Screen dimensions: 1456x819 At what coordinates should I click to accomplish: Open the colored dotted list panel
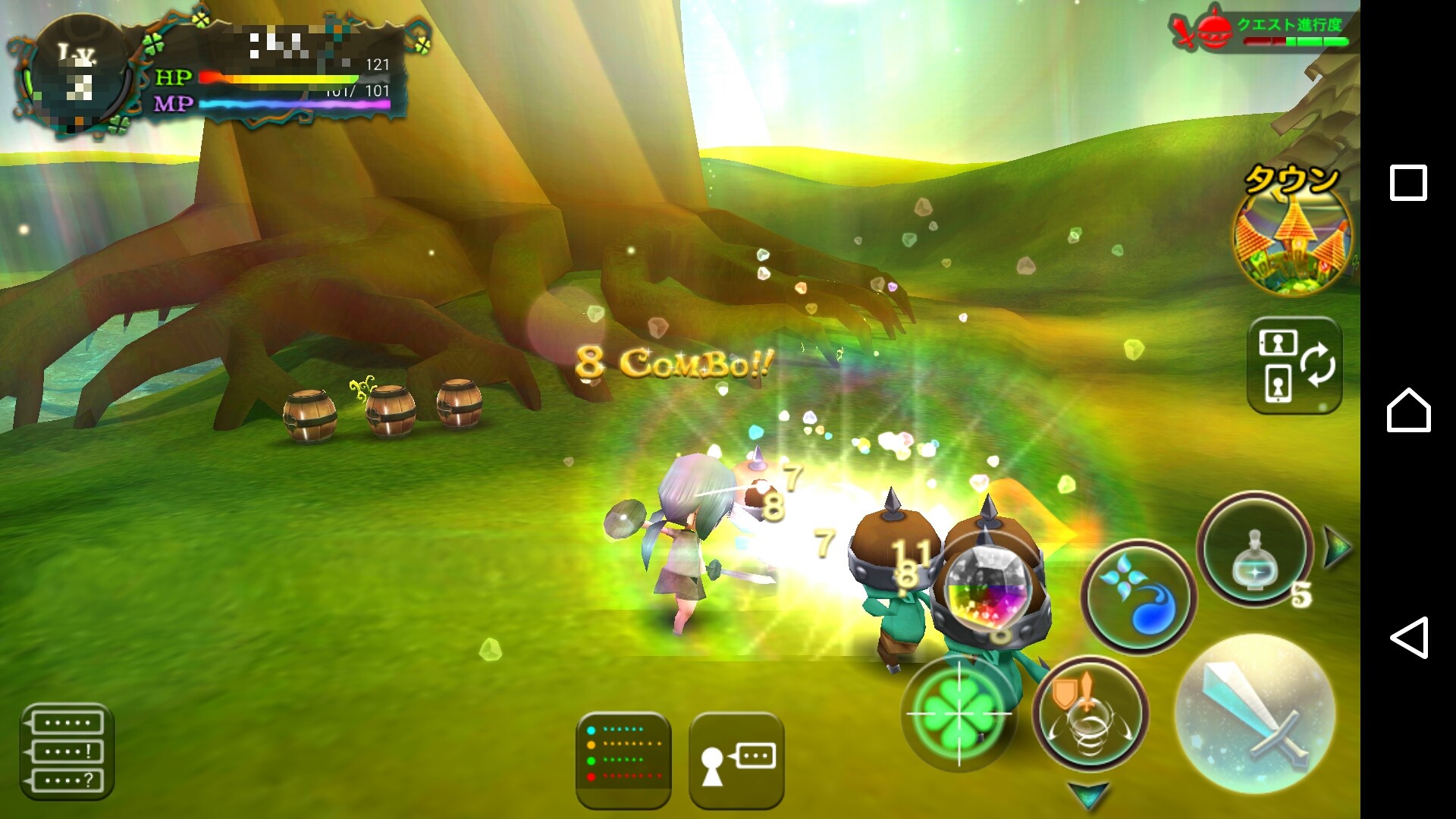[623, 760]
